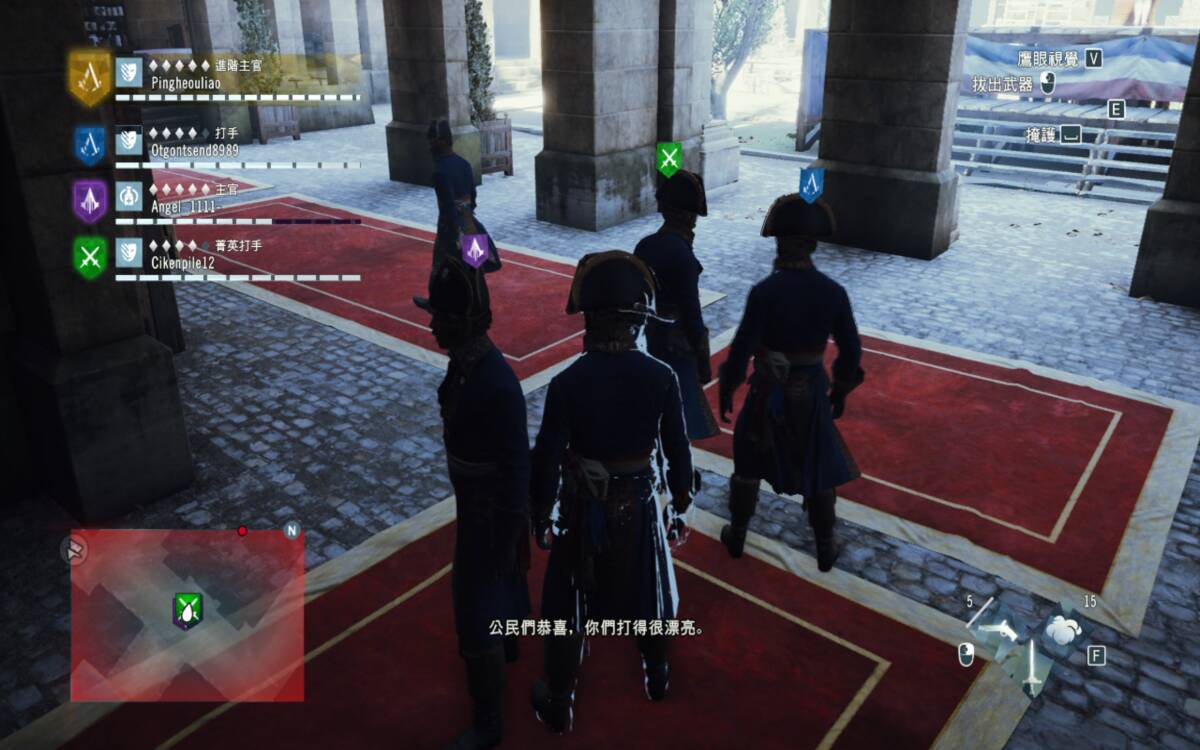Click the player position marker on minimap
This screenshot has width=1200, height=750.
[187, 609]
